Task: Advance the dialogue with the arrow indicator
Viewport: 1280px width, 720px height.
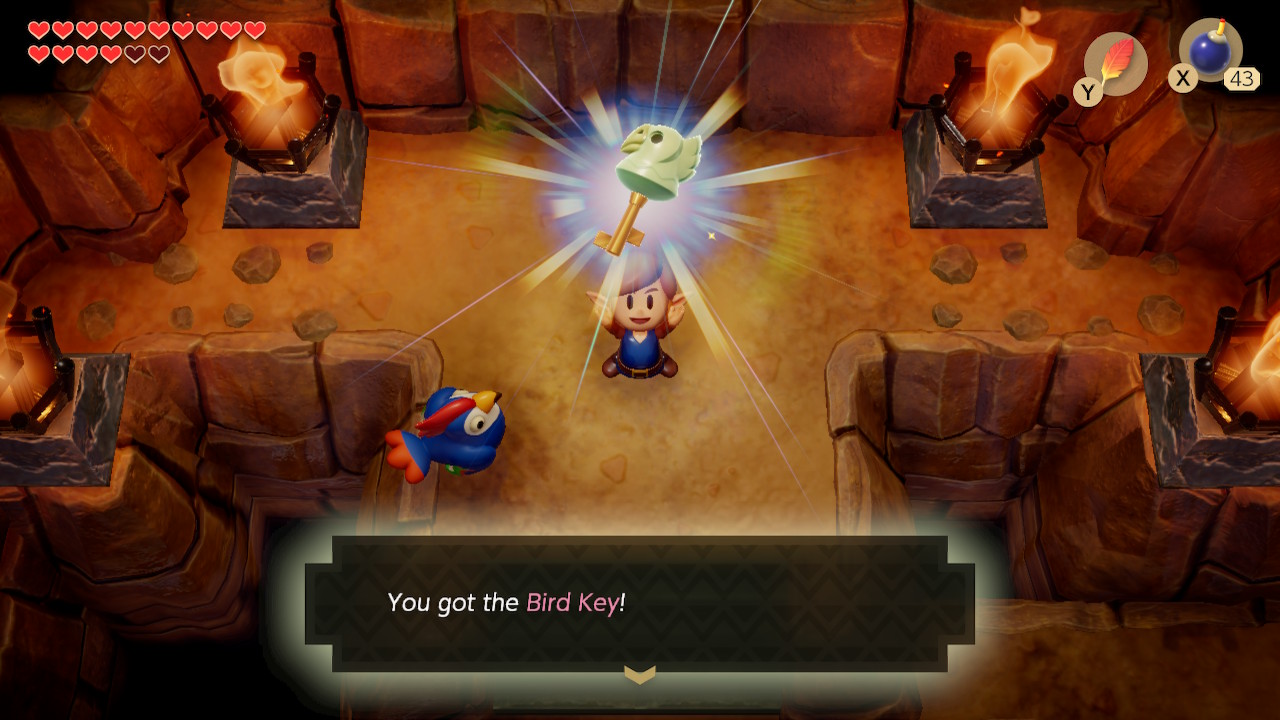Action: click(640, 675)
